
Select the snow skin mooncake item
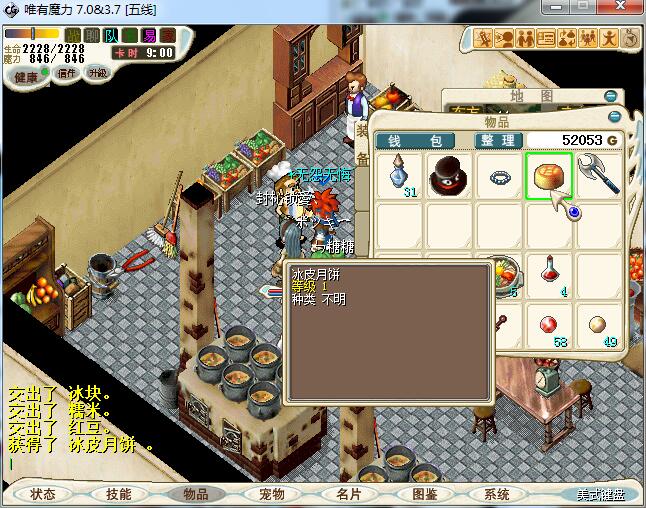[548, 175]
